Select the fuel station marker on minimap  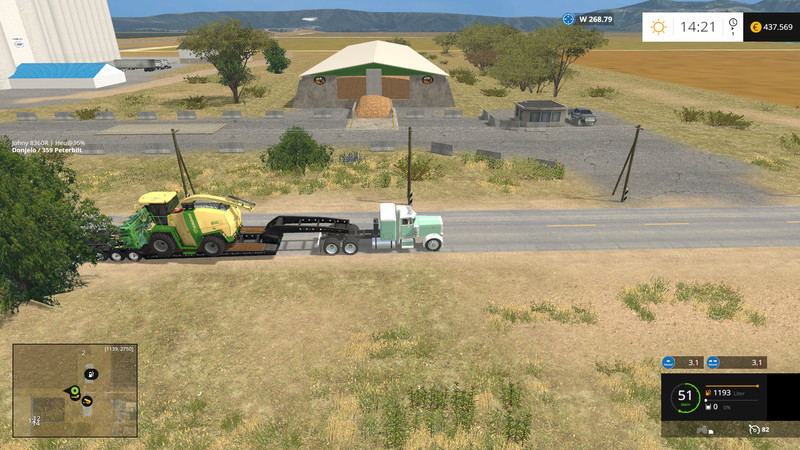click(x=91, y=373)
